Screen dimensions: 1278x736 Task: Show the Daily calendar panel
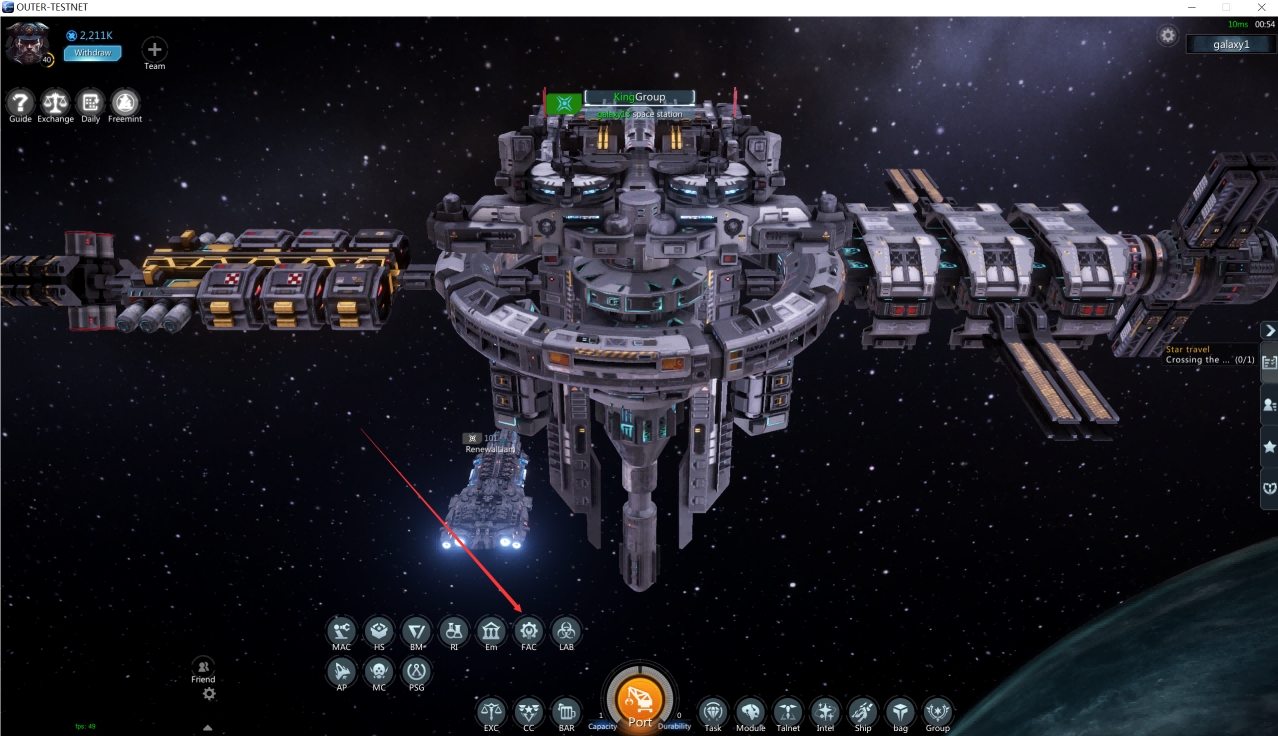click(90, 102)
